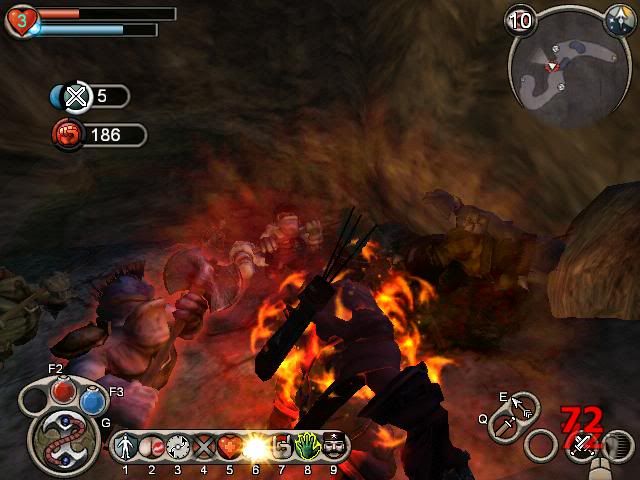
Task: Choose the horned hand gesture expression
Action: click(282, 447)
